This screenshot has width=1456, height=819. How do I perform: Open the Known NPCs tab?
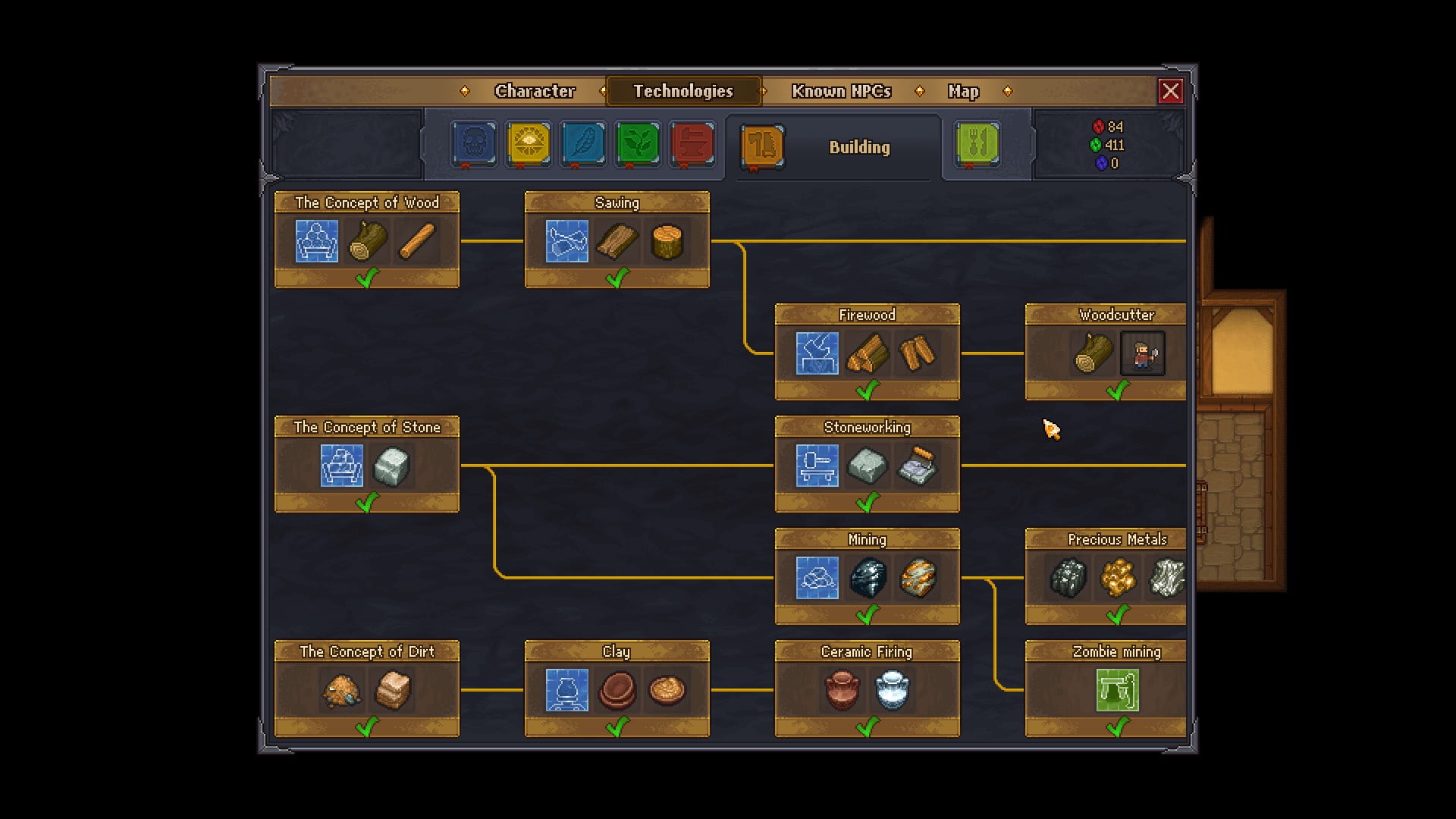click(841, 91)
